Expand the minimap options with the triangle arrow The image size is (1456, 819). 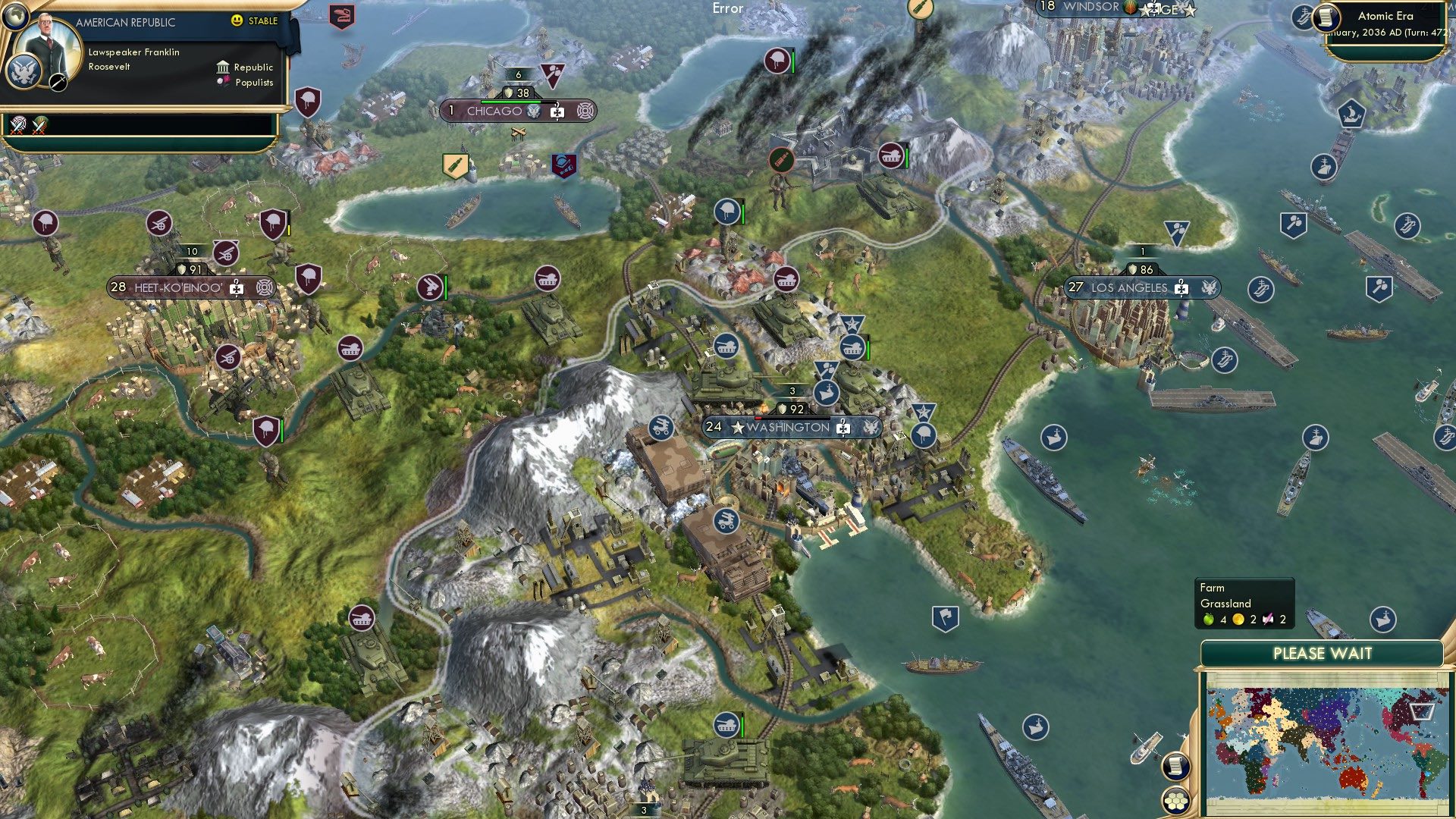1426,709
